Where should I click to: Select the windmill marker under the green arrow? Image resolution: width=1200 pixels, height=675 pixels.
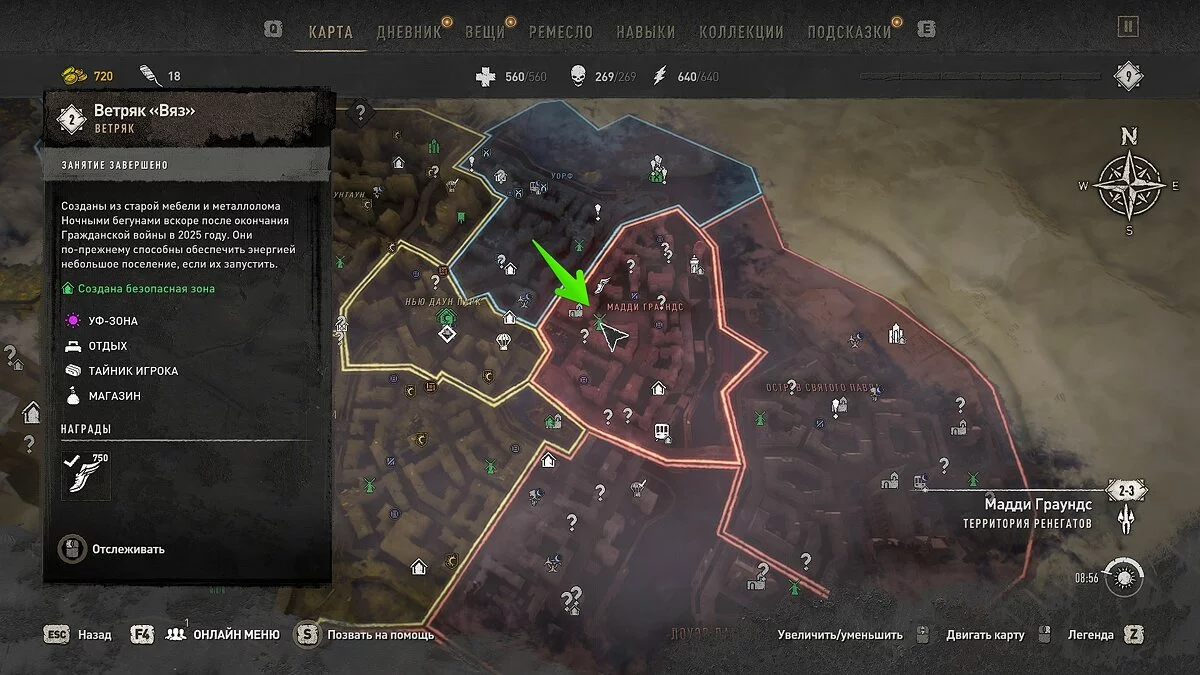click(598, 321)
